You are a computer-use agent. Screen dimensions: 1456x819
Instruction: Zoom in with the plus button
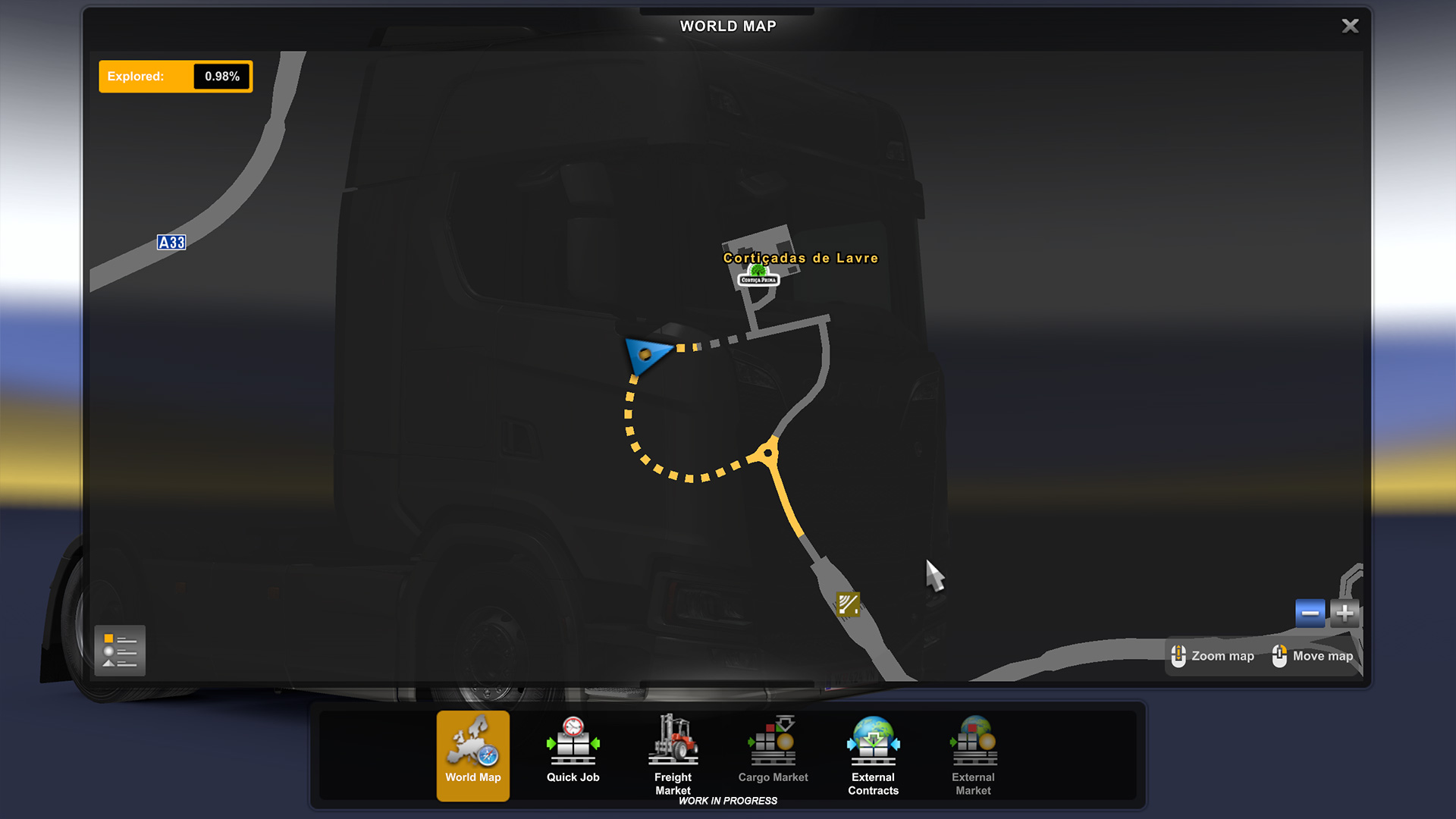click(x=1345, y=613)
